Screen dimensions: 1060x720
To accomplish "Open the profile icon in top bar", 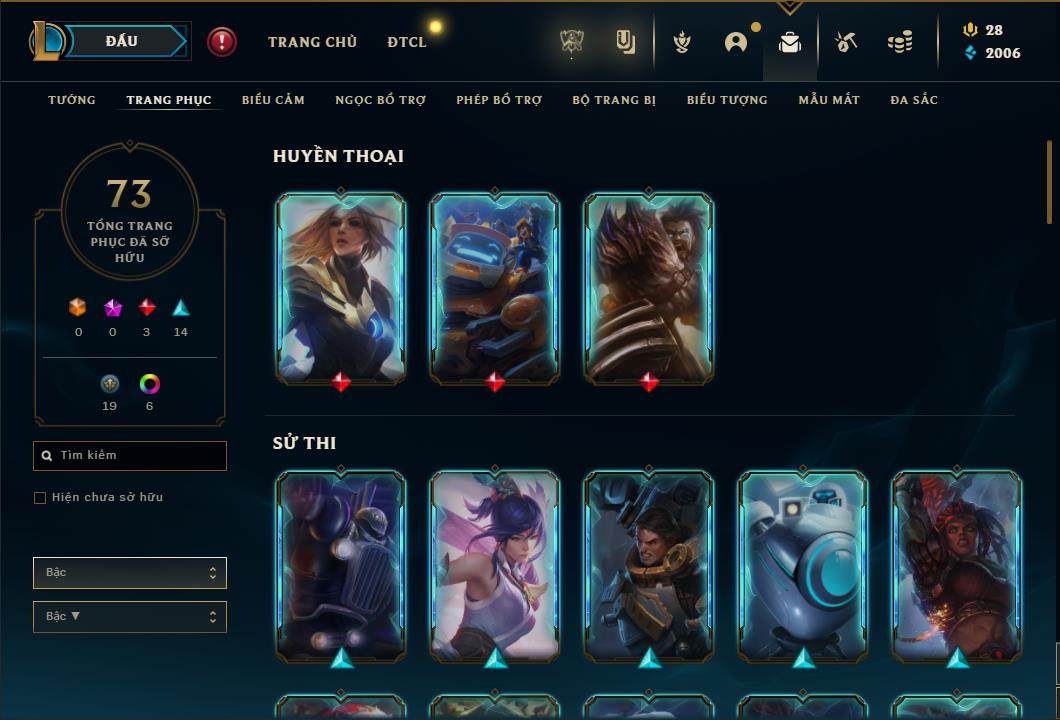I will coord(736,42).
